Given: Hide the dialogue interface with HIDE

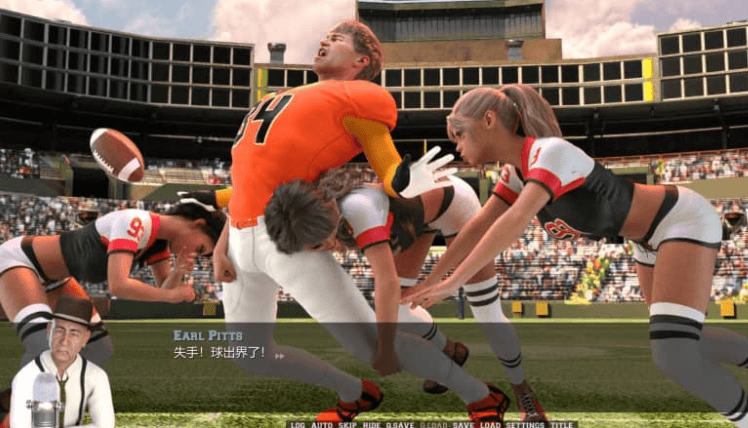Looking at the screenshot, I should click(372, 424).
